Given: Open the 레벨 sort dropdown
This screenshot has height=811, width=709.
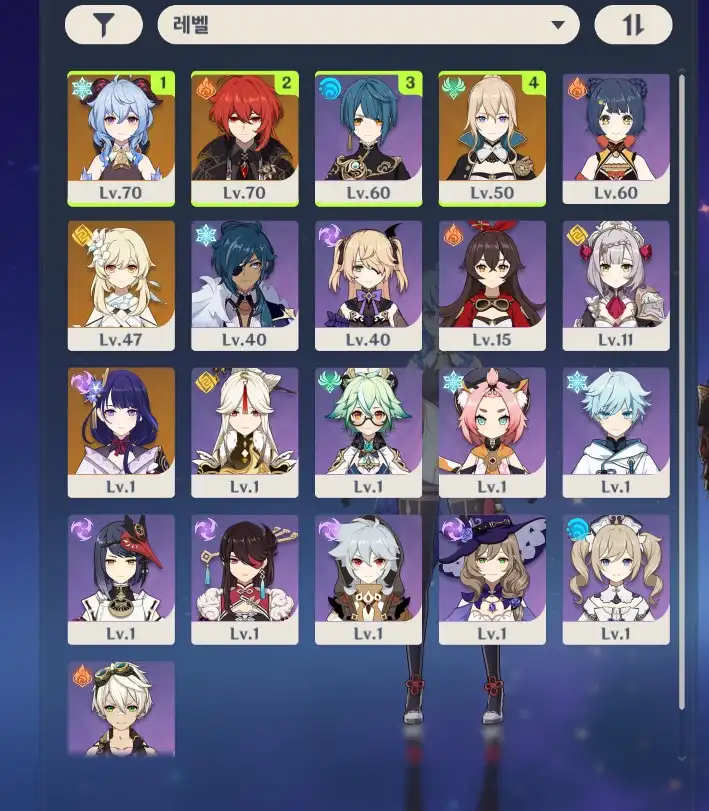Looking at the screenshot, I should tap(368, 25).
